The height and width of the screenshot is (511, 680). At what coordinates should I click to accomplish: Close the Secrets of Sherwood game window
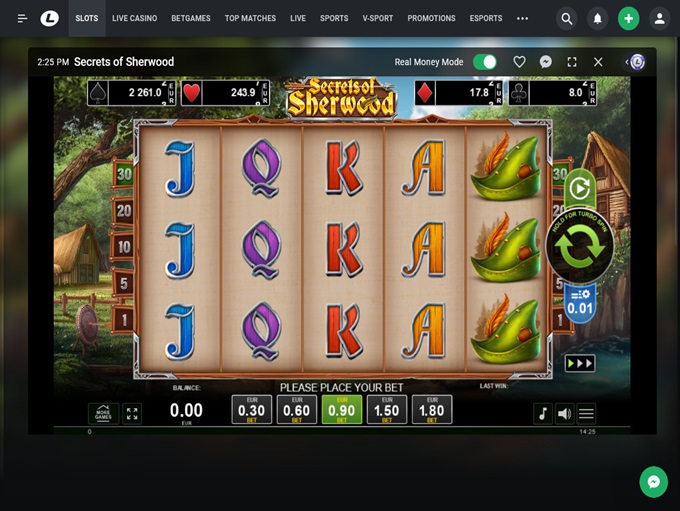coord(598,62)
